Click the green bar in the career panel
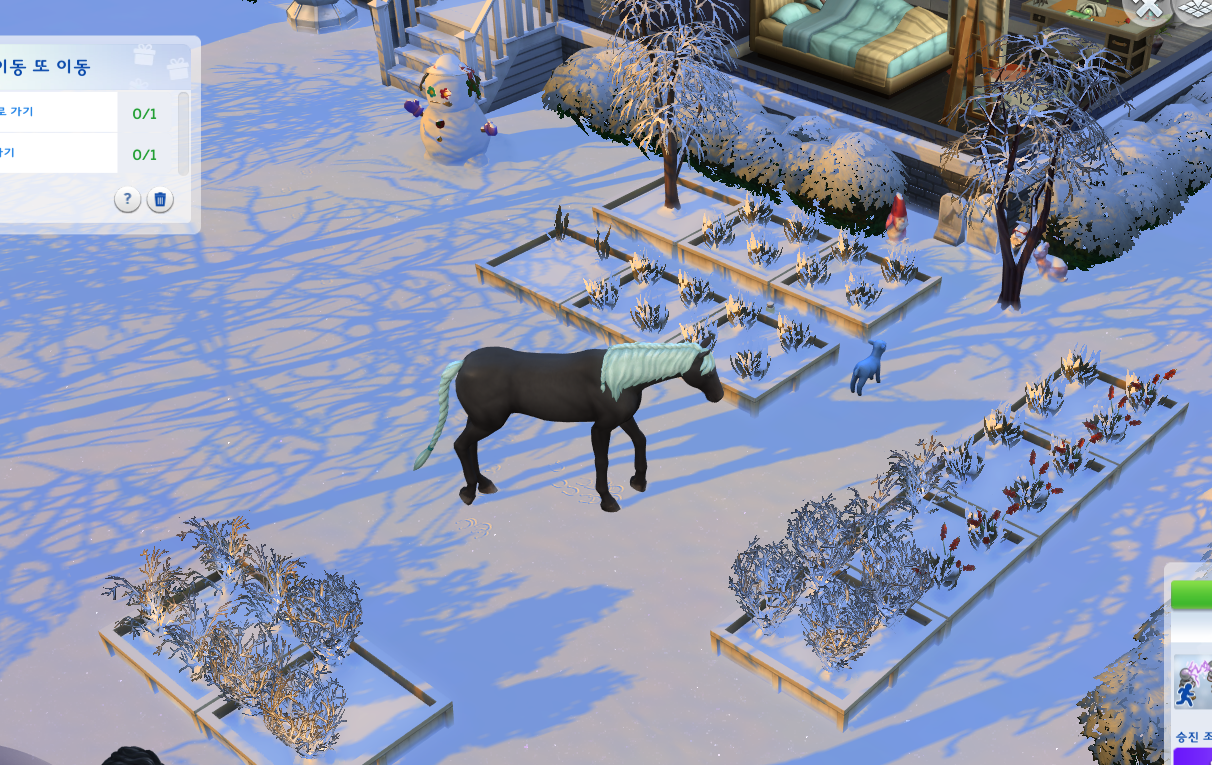This screenshot has width=1212, height=765. point(1192,595)
